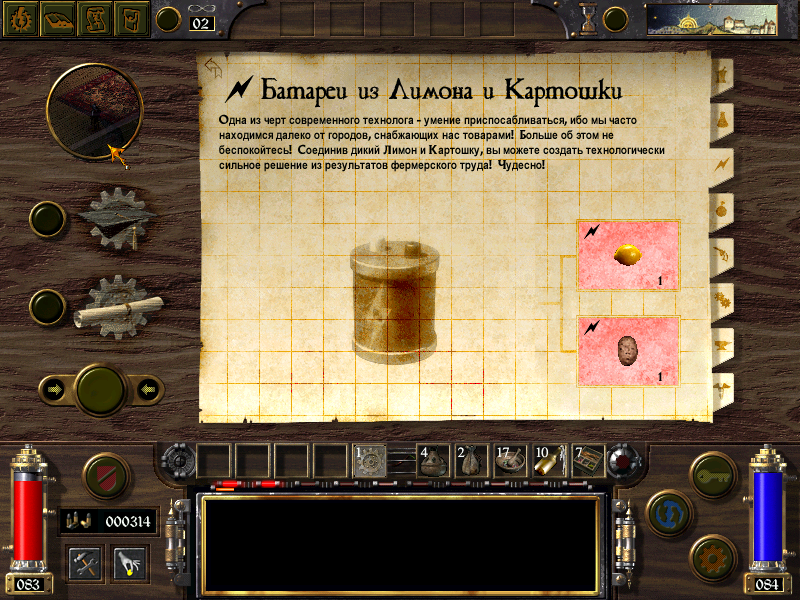Open the Chemistry flask tab
Image resolution: width=800 pixels, height=600 pixels.
point(721,118)
